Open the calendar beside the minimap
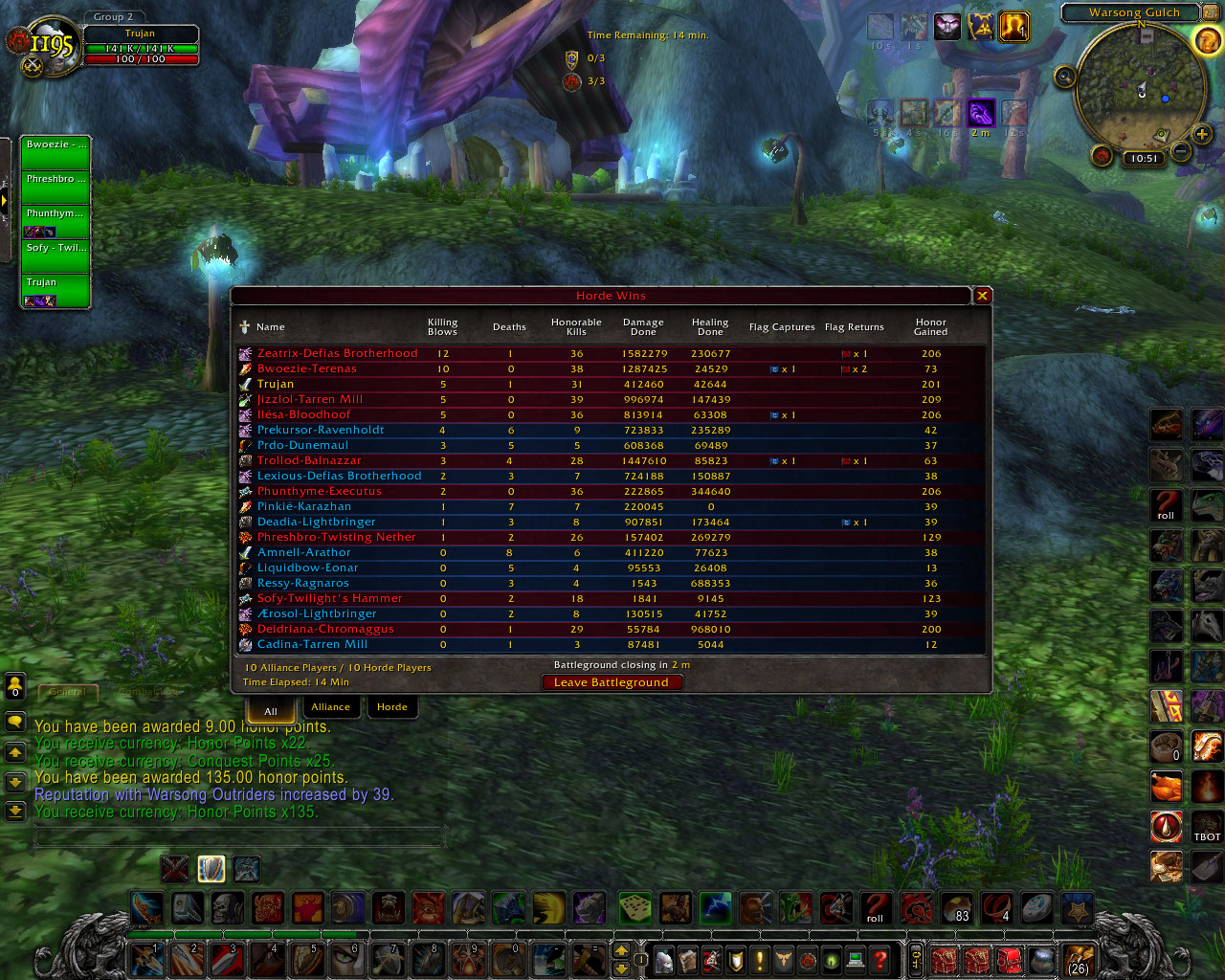 1210,12
